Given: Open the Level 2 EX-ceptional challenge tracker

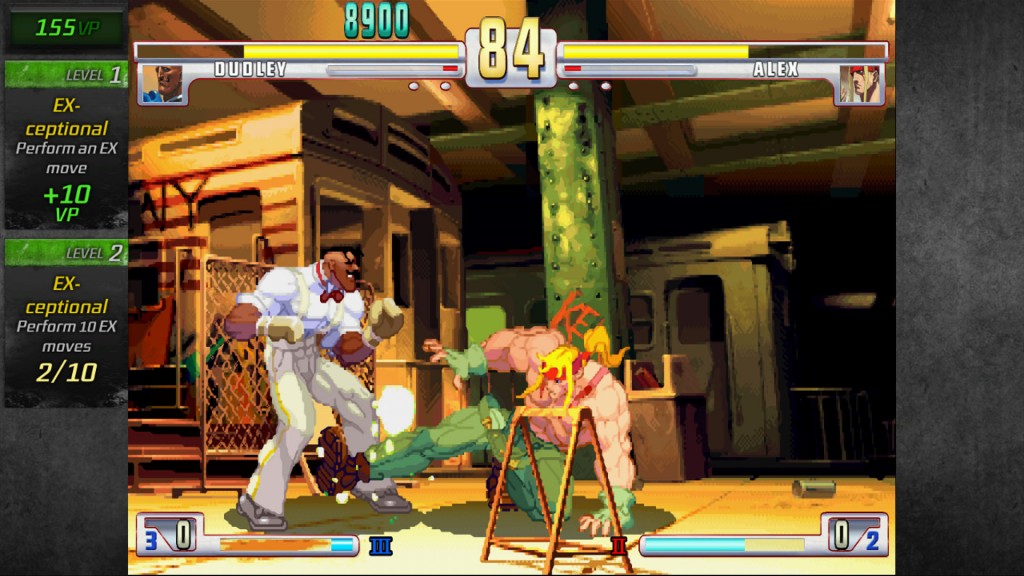Looking at the screenshot, I should coord(66,322).
